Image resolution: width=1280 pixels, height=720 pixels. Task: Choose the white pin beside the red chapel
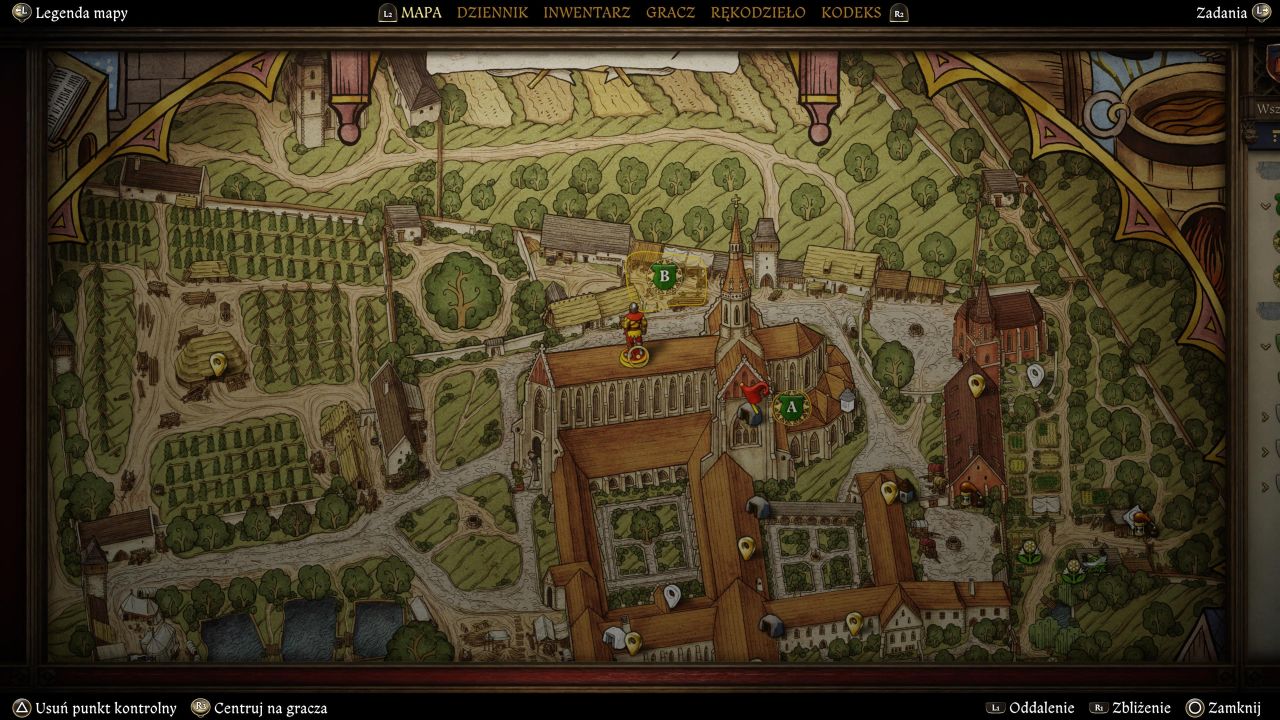pos(1035,374)
